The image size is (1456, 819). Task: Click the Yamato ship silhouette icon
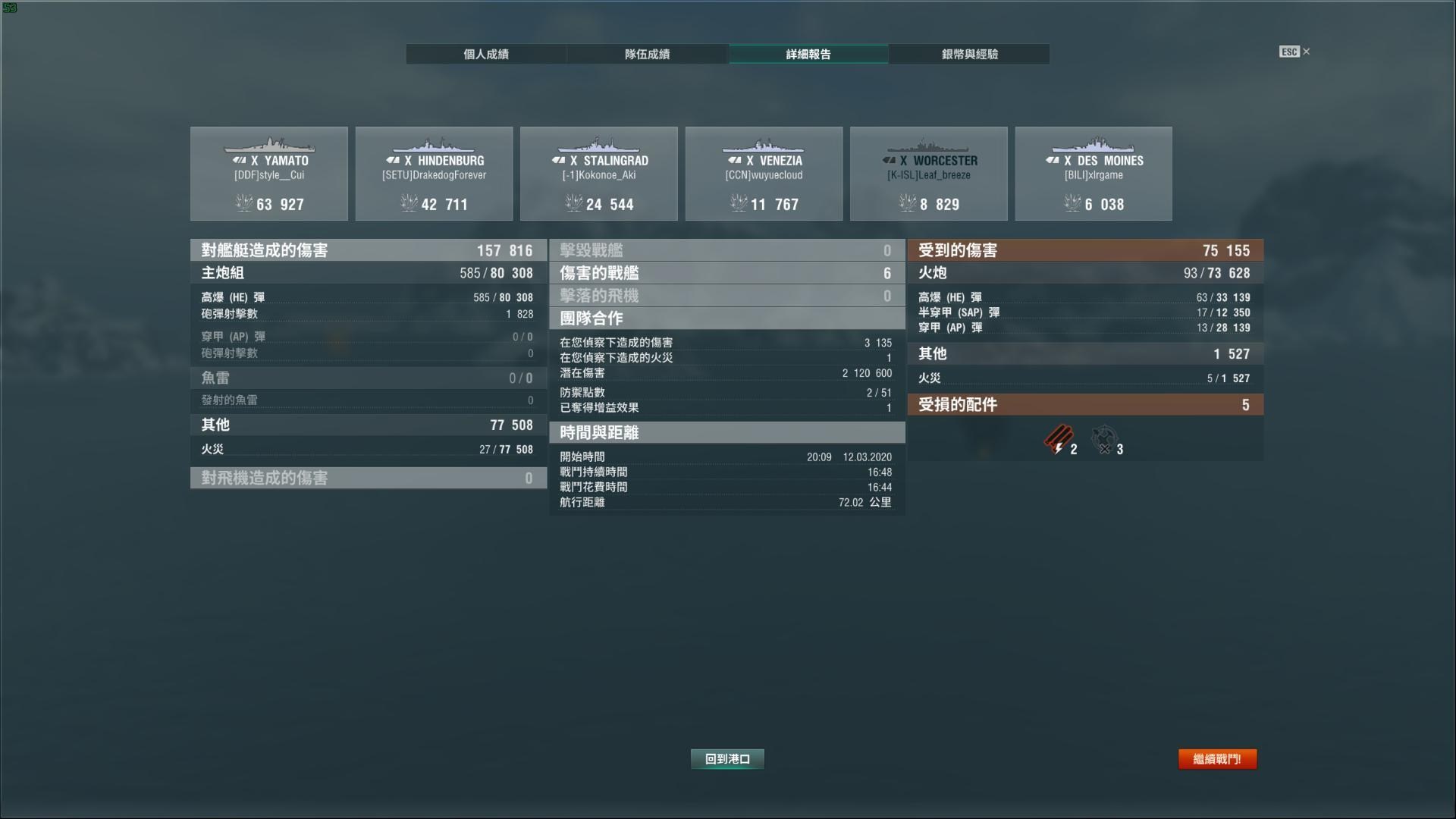click(x=269, y=144)
